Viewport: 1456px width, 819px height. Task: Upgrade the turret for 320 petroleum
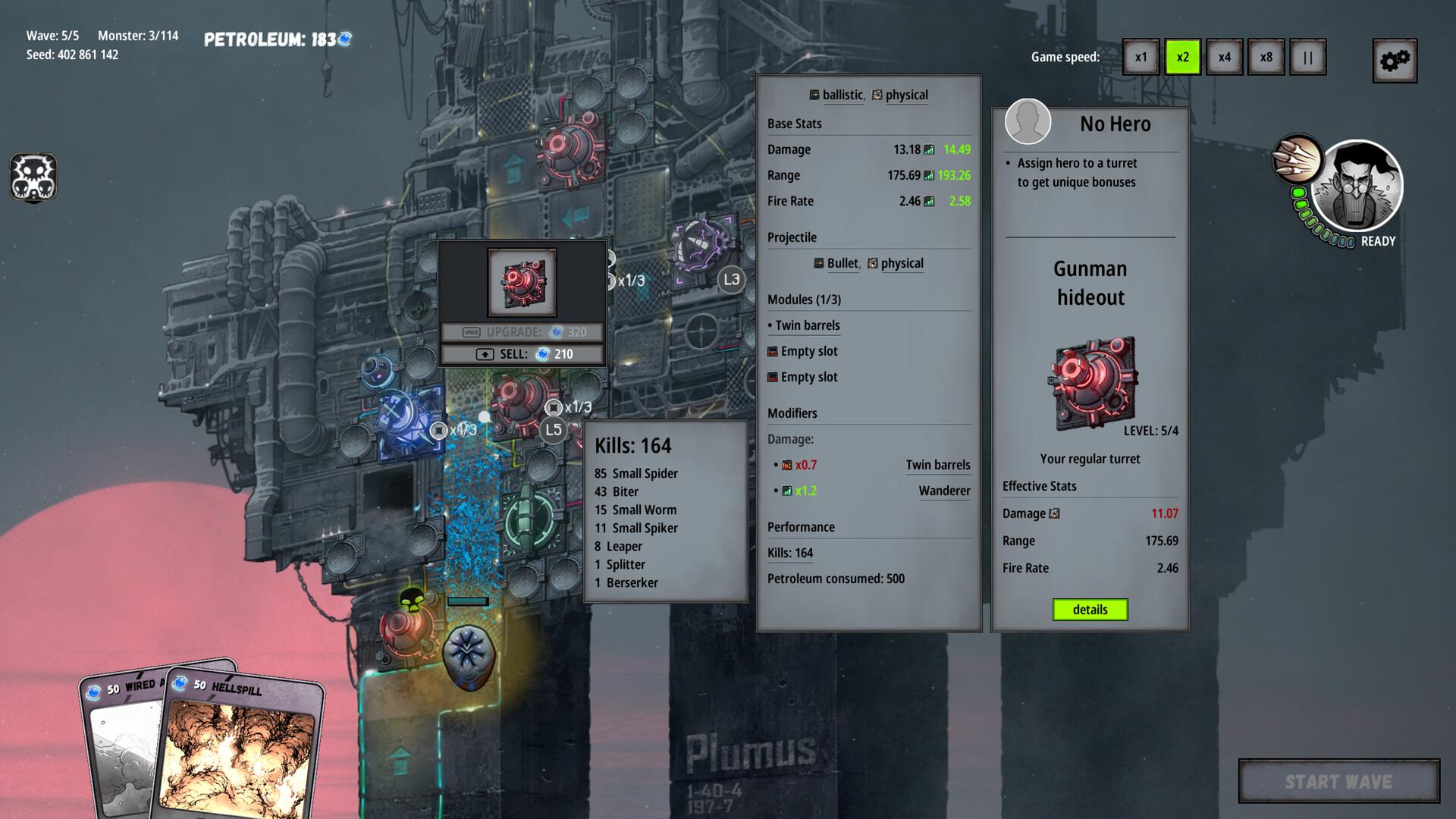[x=522, y=332]
